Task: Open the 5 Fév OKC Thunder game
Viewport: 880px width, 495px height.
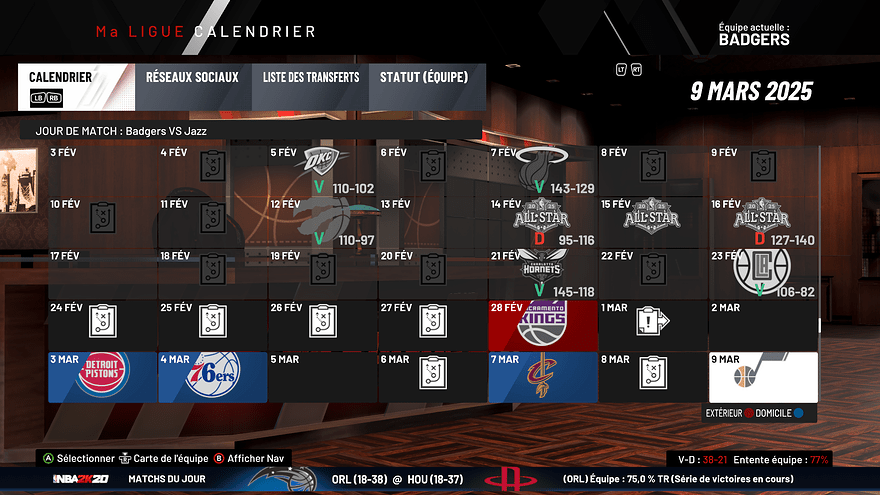Action: coord(323,170)
